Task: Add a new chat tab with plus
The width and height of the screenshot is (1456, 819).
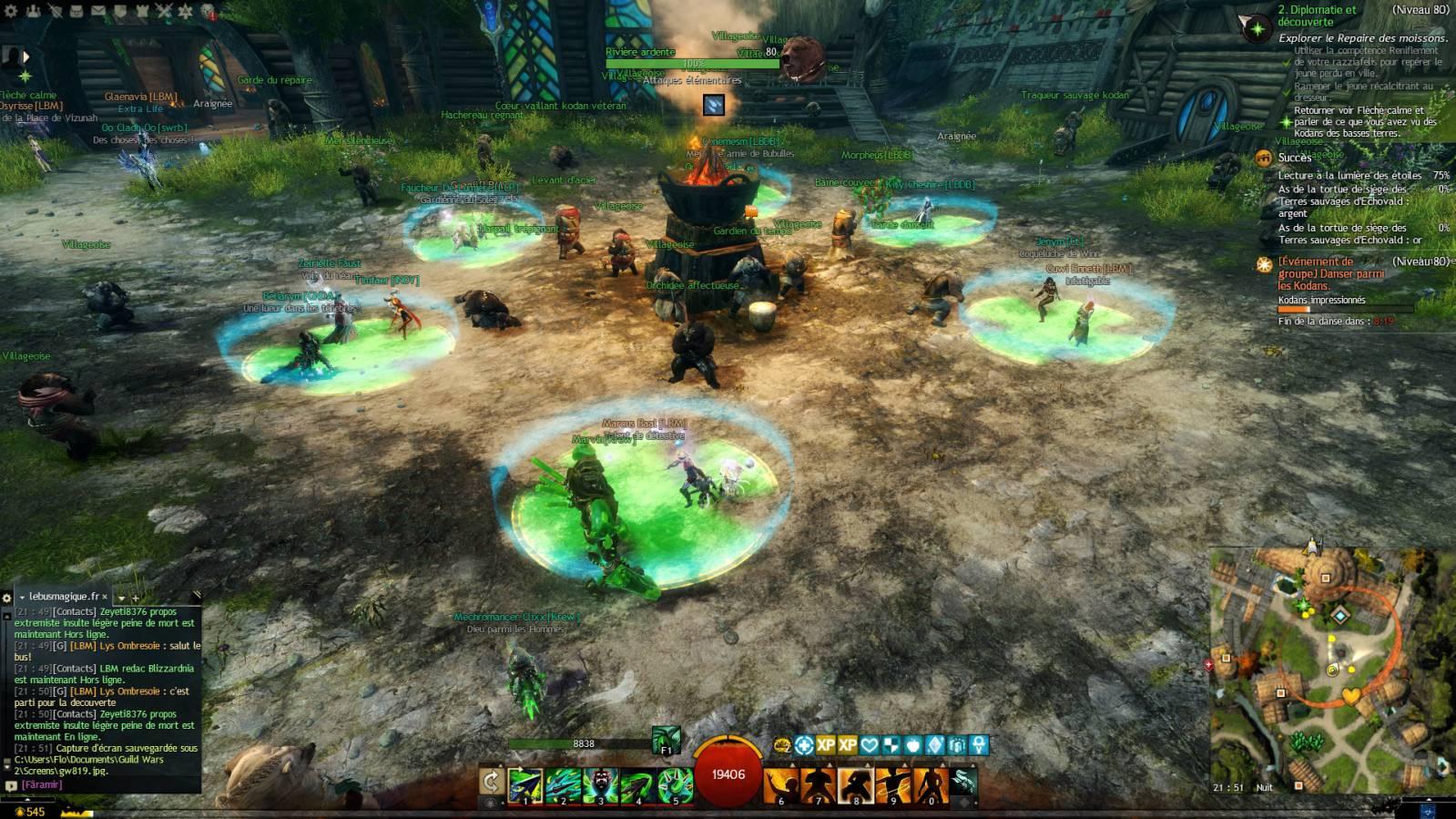Action: 136,598
